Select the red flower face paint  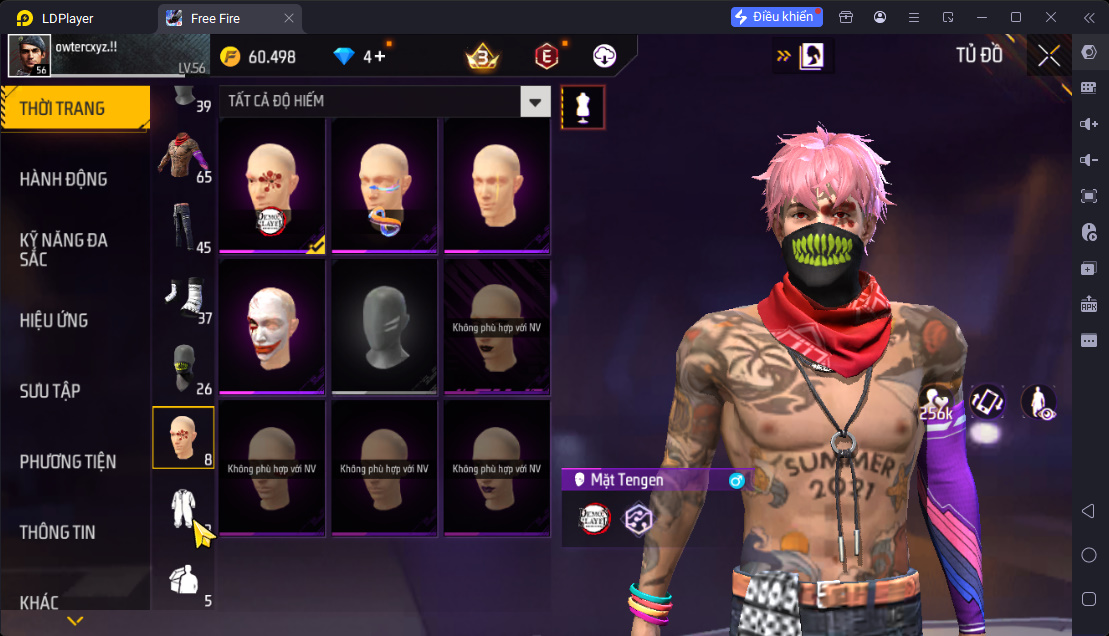[x=272, y=185]
